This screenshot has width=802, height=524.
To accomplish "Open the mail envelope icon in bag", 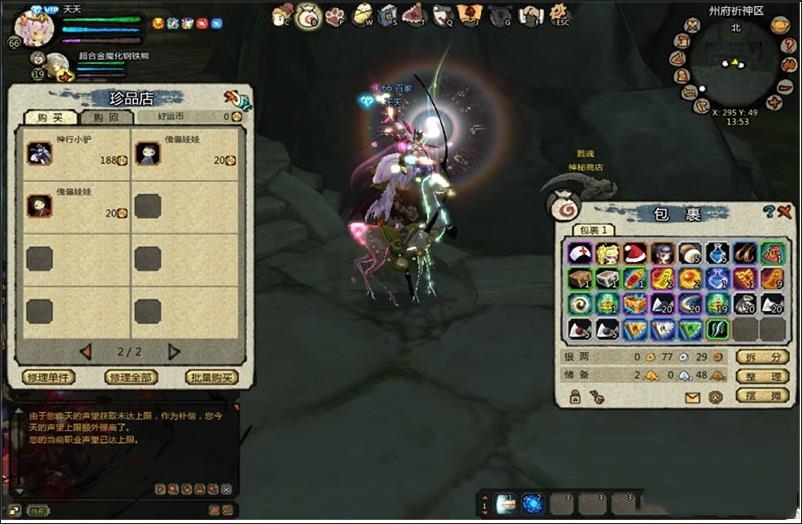I will tap(692, 397).
